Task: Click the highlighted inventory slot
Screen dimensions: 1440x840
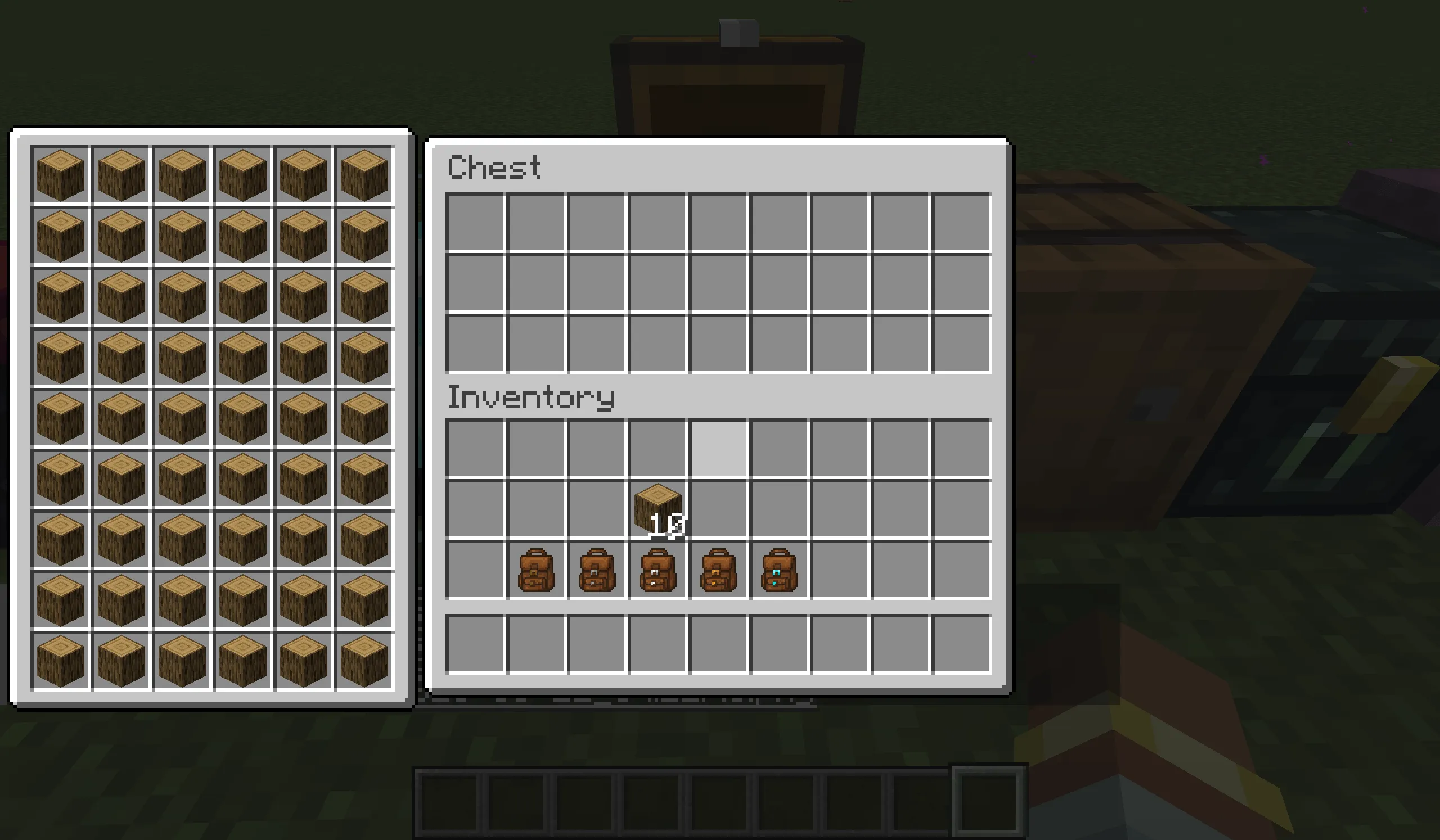Action: click(x=719, y=448)
